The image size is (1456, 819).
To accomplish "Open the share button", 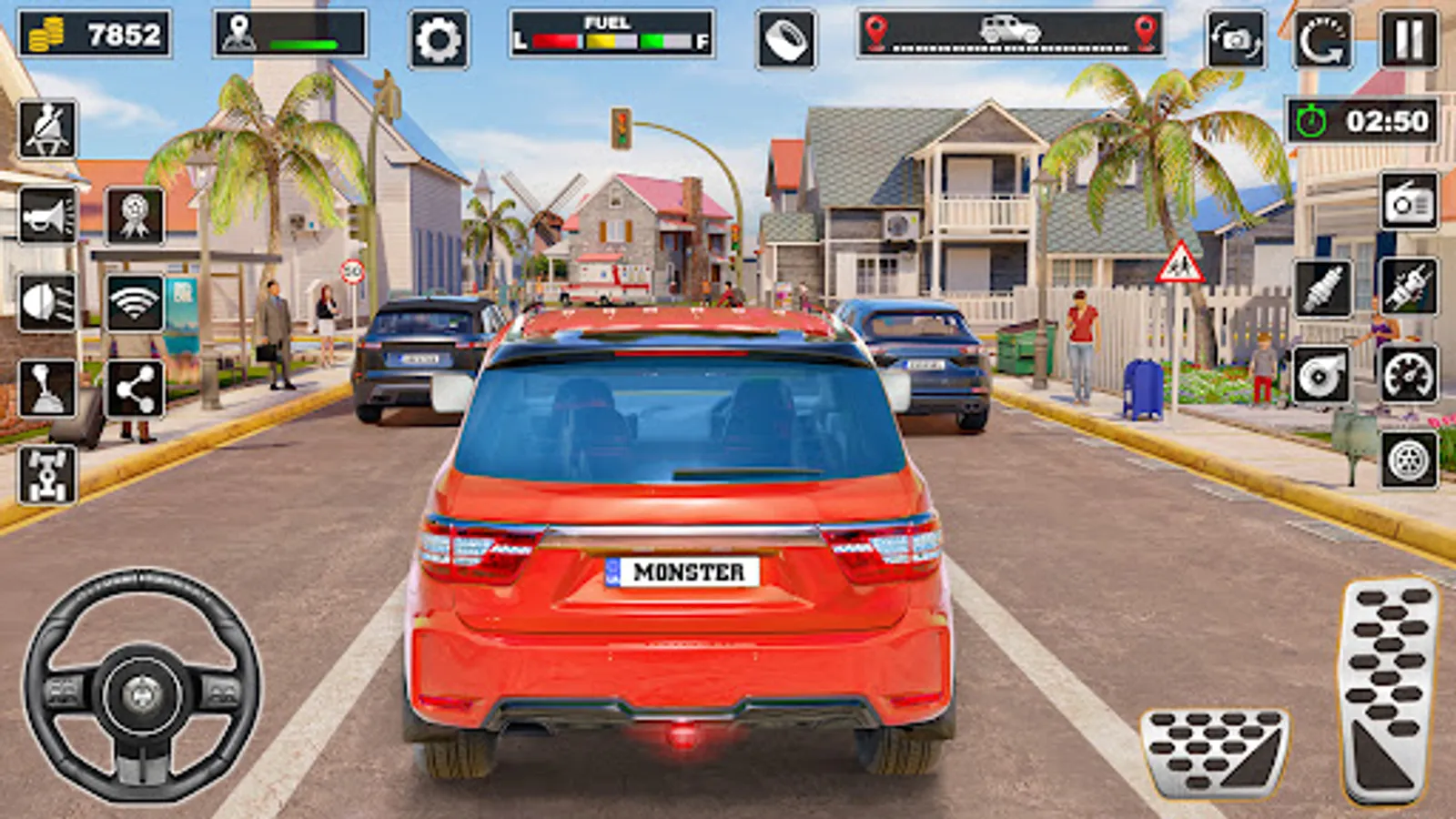I will point(135,389).
